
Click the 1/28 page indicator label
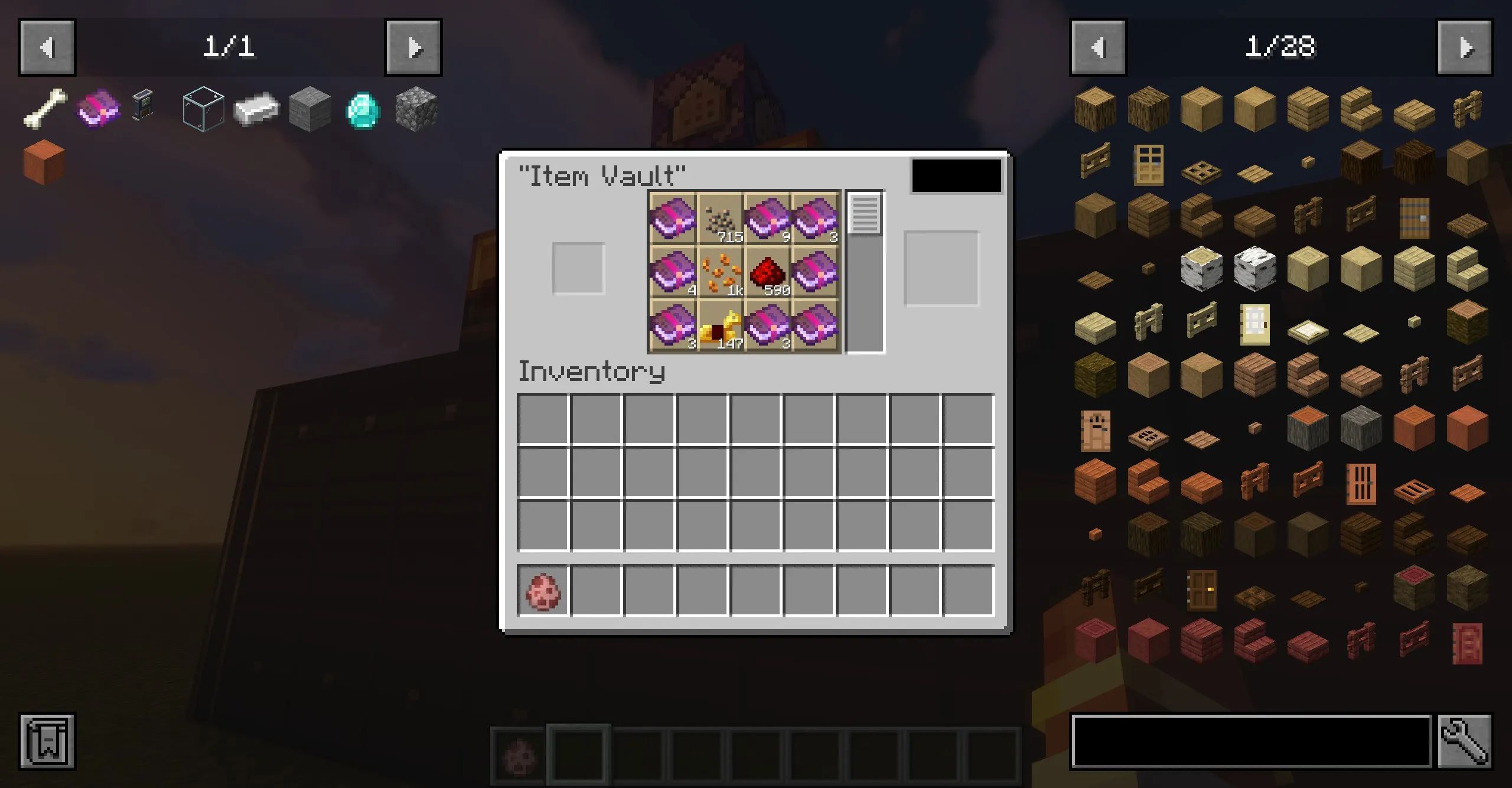coord(1282,47)
